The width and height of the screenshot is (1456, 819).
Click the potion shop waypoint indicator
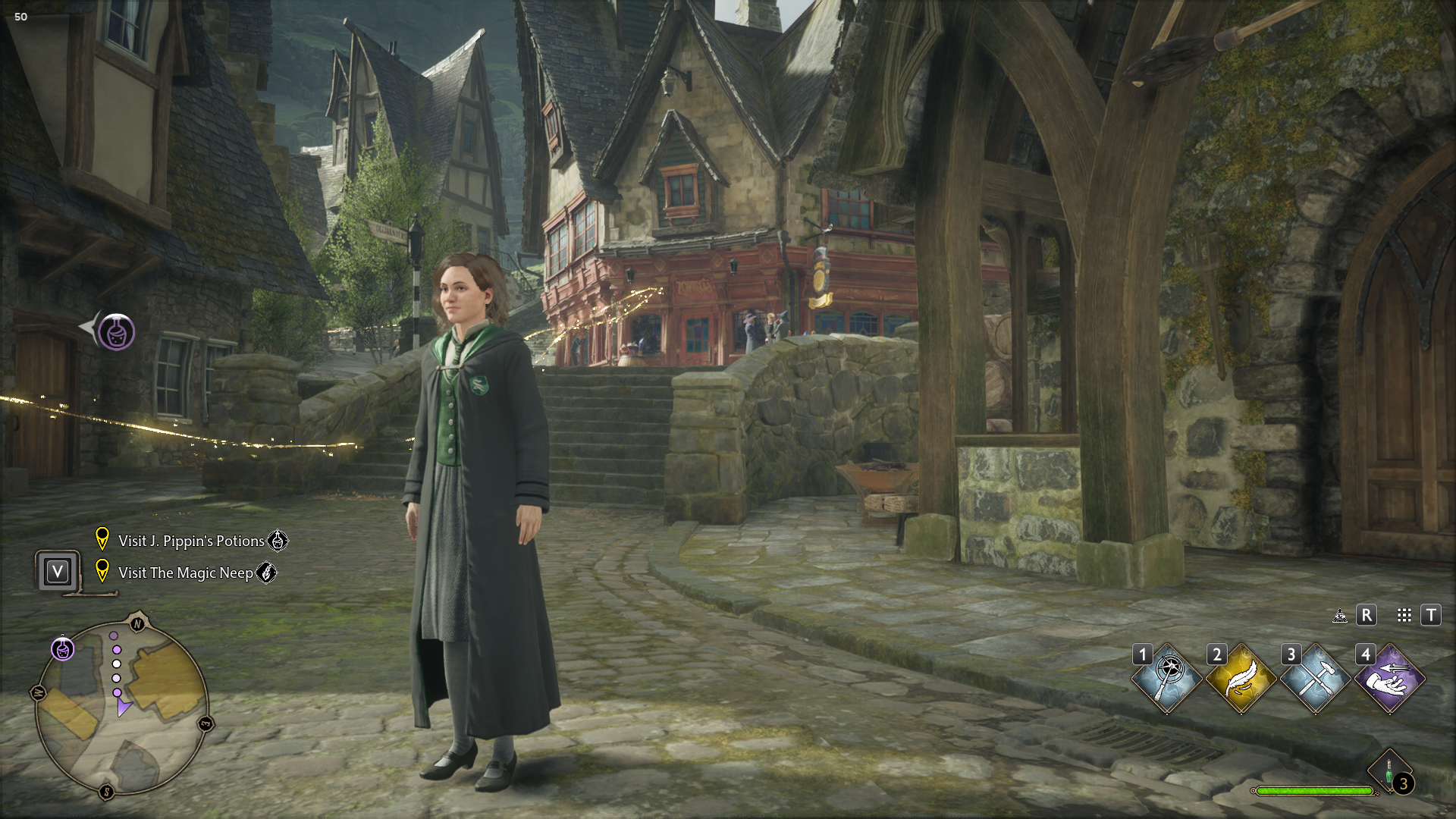[x=116, y=331]
